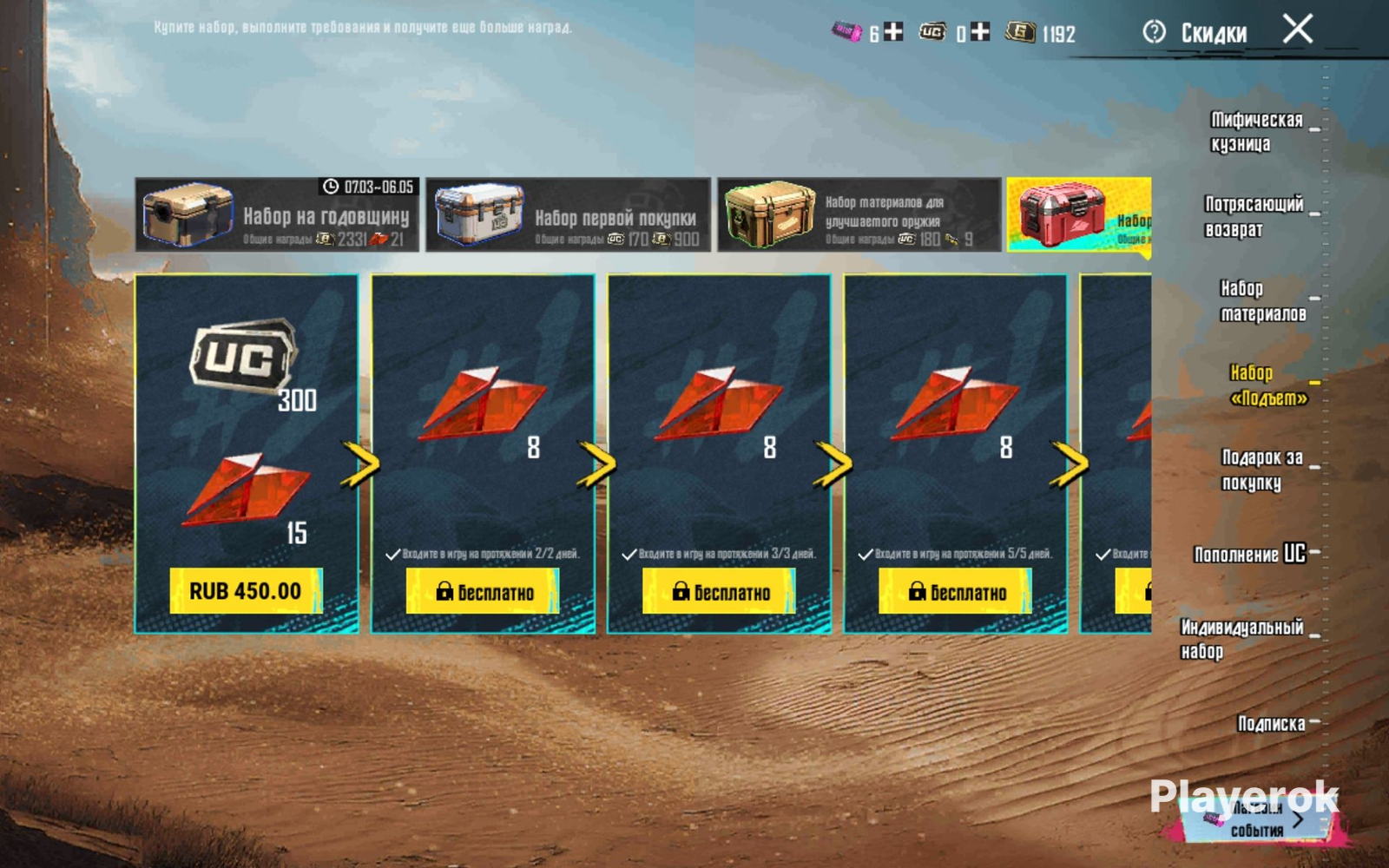The height and width of the screenshot is (868, 1389).
Task: Close the discounts shop screen
Action: (1298, 30)
